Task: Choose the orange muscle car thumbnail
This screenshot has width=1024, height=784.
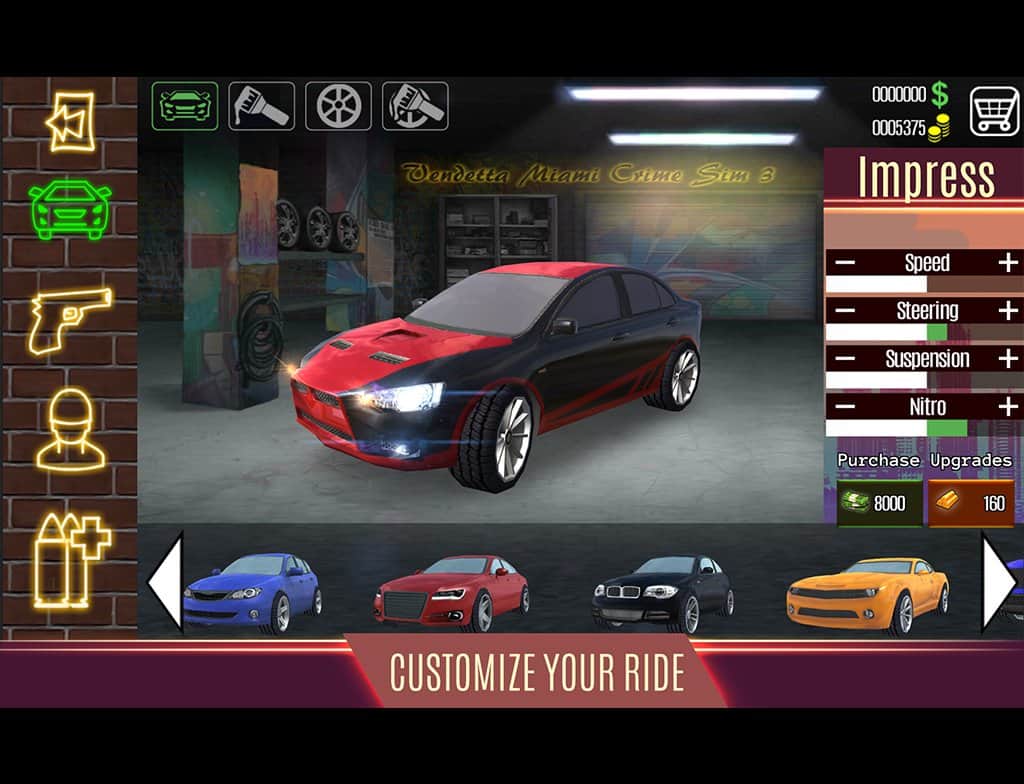Action: (x=867, y=592)
